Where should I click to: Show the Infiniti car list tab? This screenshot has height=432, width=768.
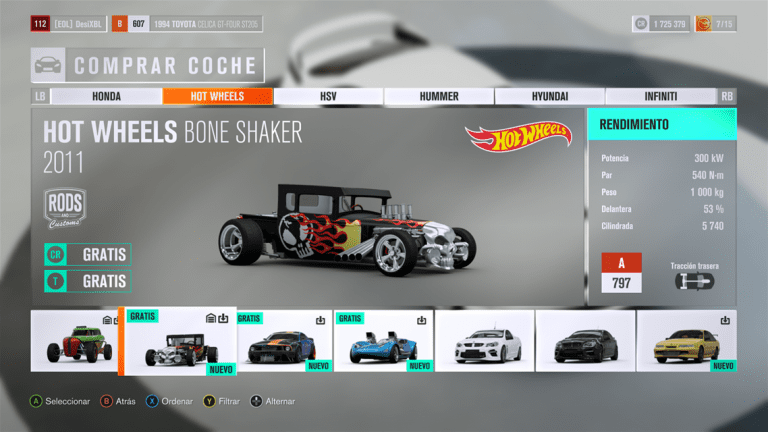[x=661, y=96]
